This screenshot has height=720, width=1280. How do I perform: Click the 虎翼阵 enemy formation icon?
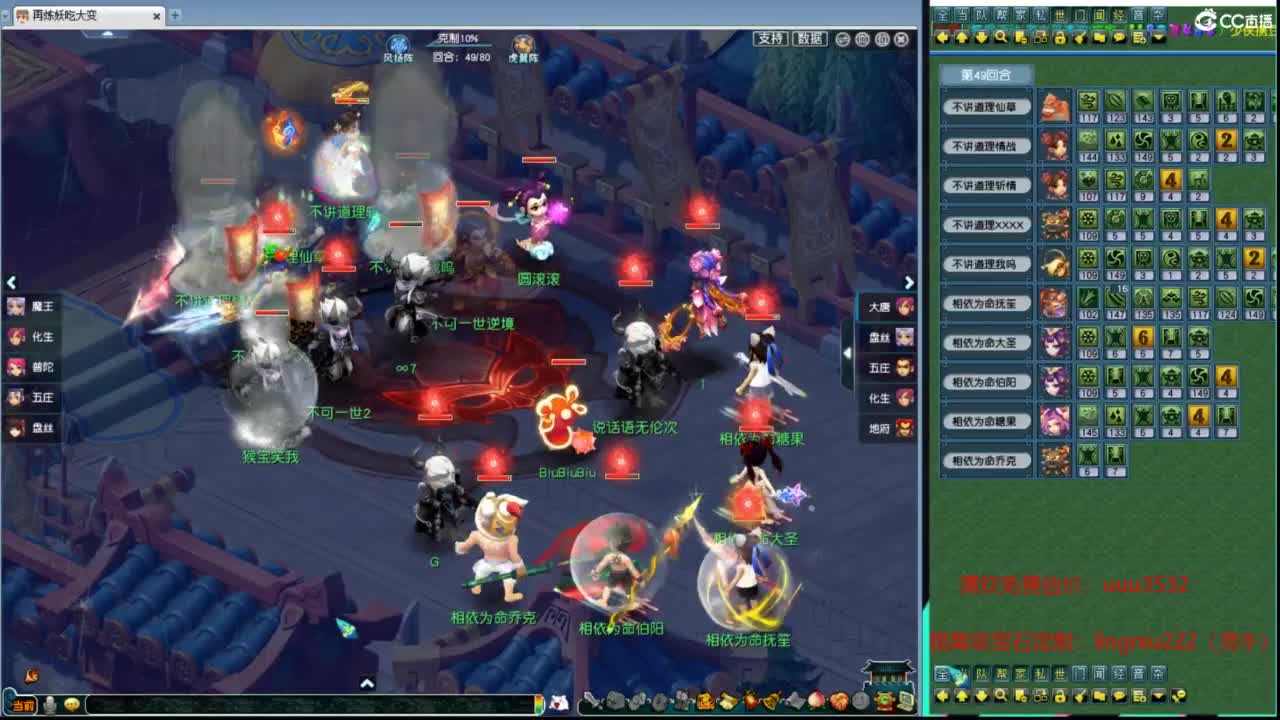[524, 43]
